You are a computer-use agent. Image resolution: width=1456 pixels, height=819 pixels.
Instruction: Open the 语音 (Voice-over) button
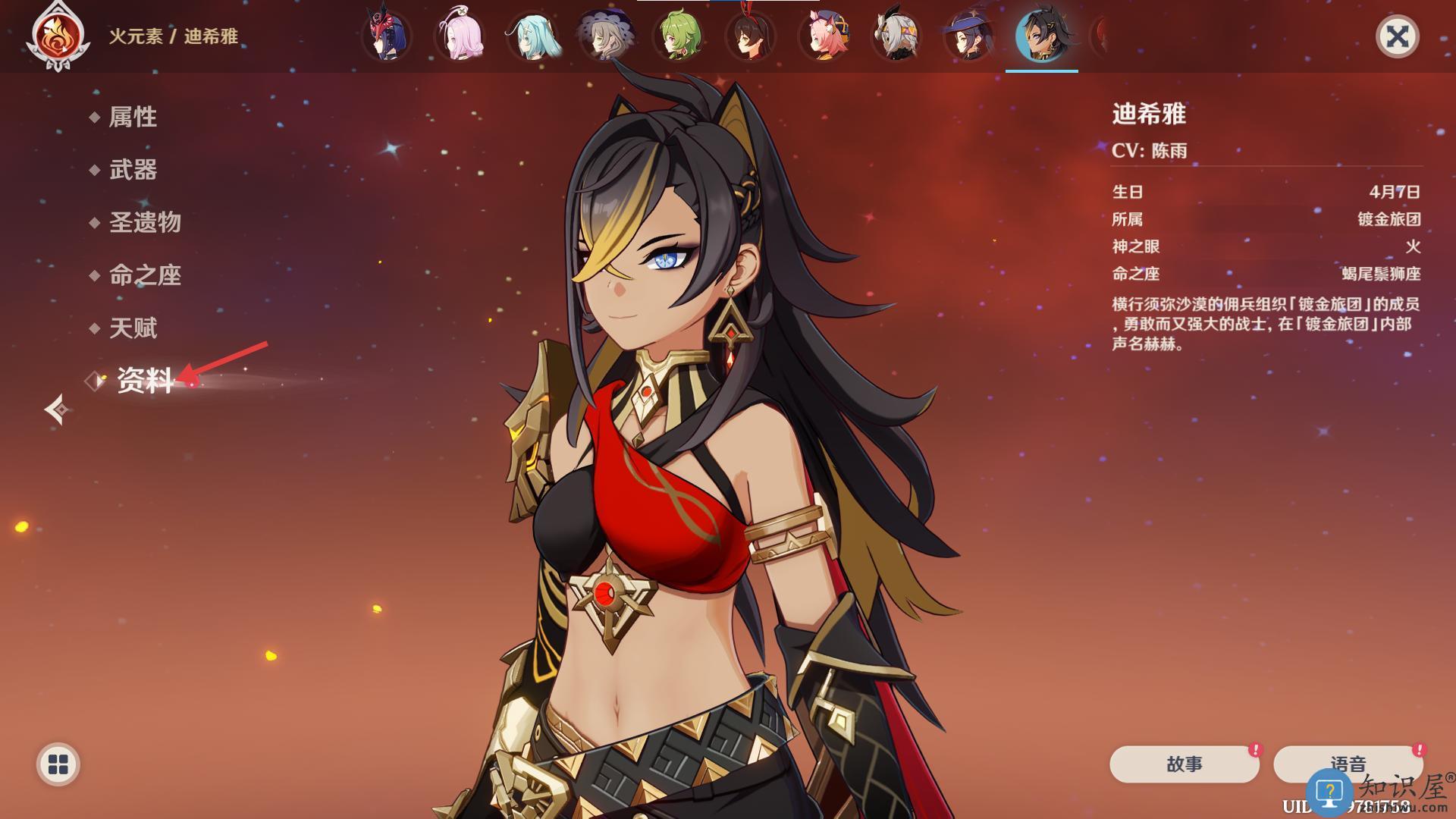click(1348, 764)
